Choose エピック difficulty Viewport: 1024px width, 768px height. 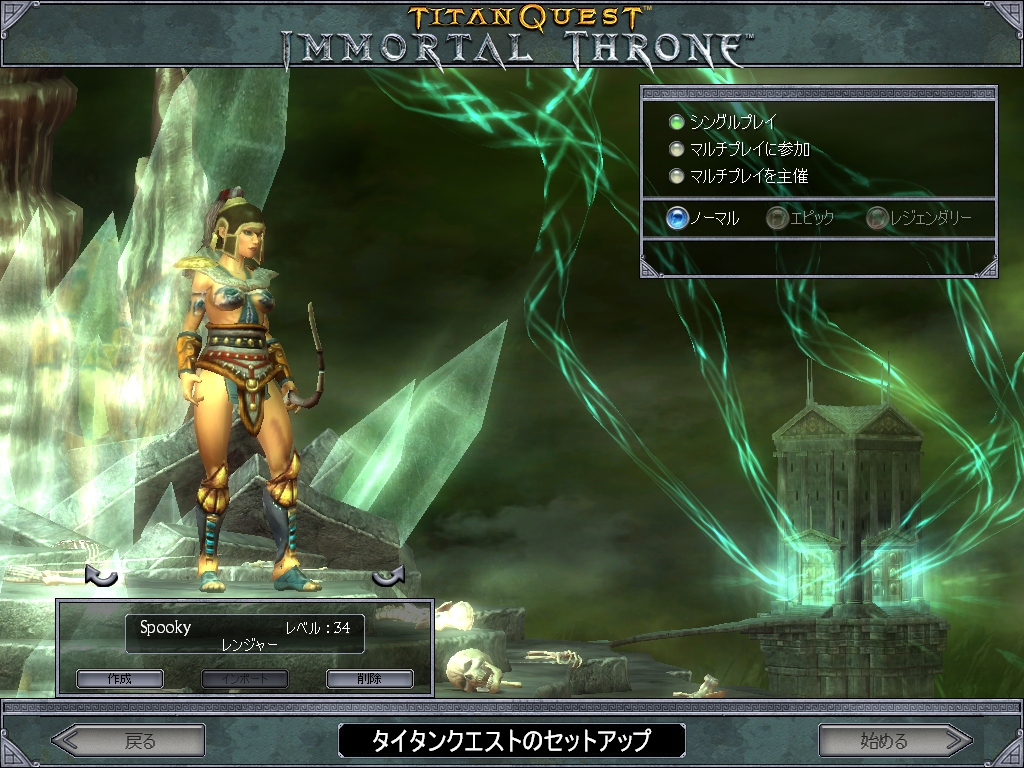777,218
